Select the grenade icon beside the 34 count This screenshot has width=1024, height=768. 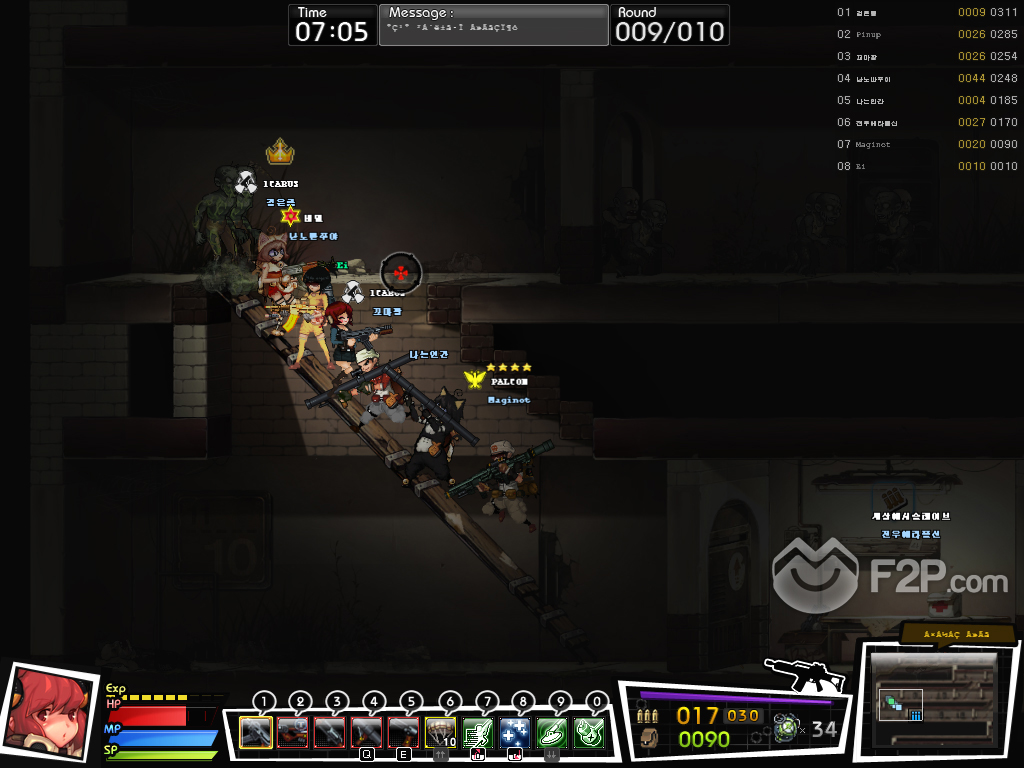(x=787, y=729)
